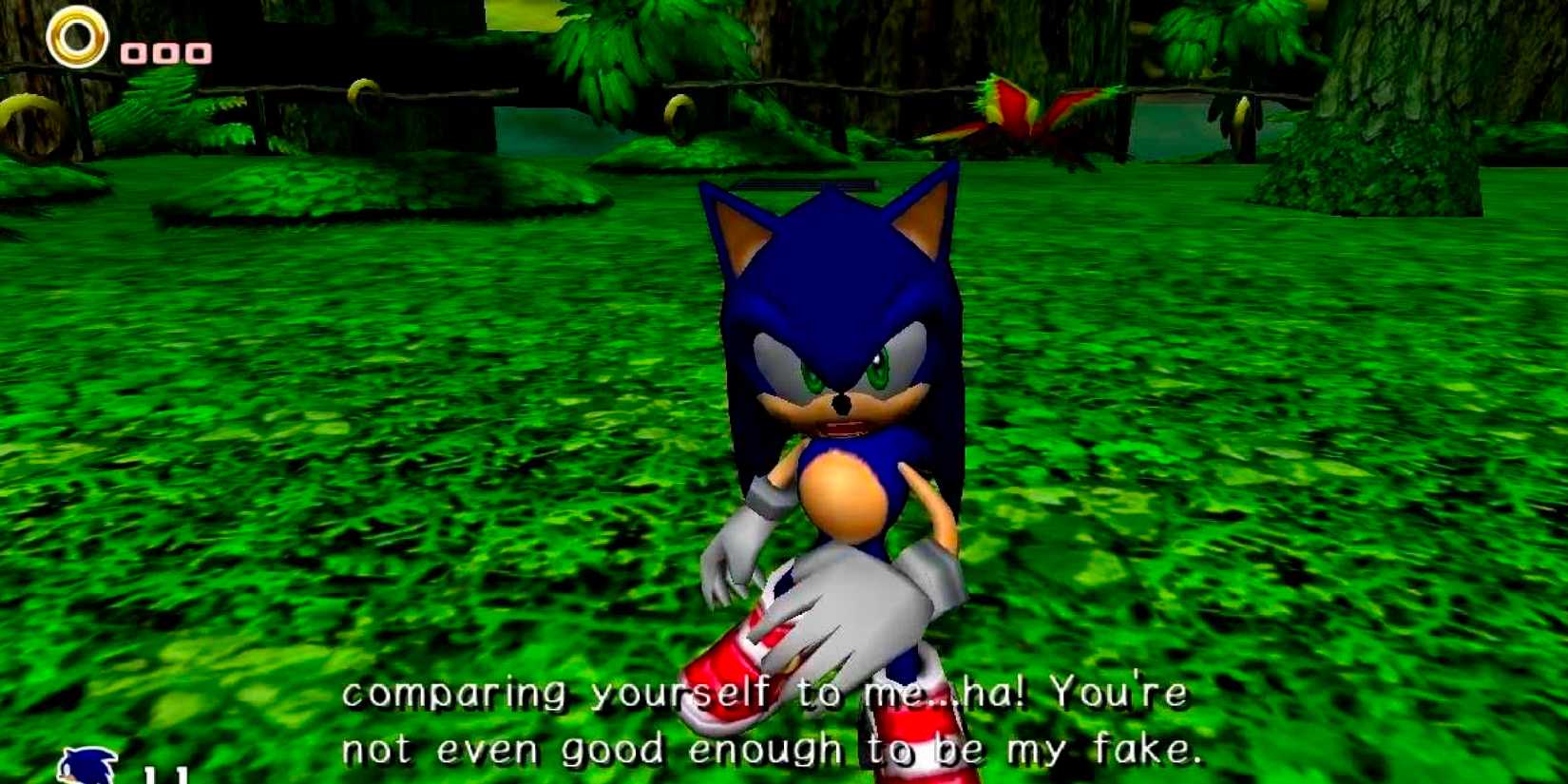
Task: Click Sonic's tan belly patch
Action: click(844, 494)
